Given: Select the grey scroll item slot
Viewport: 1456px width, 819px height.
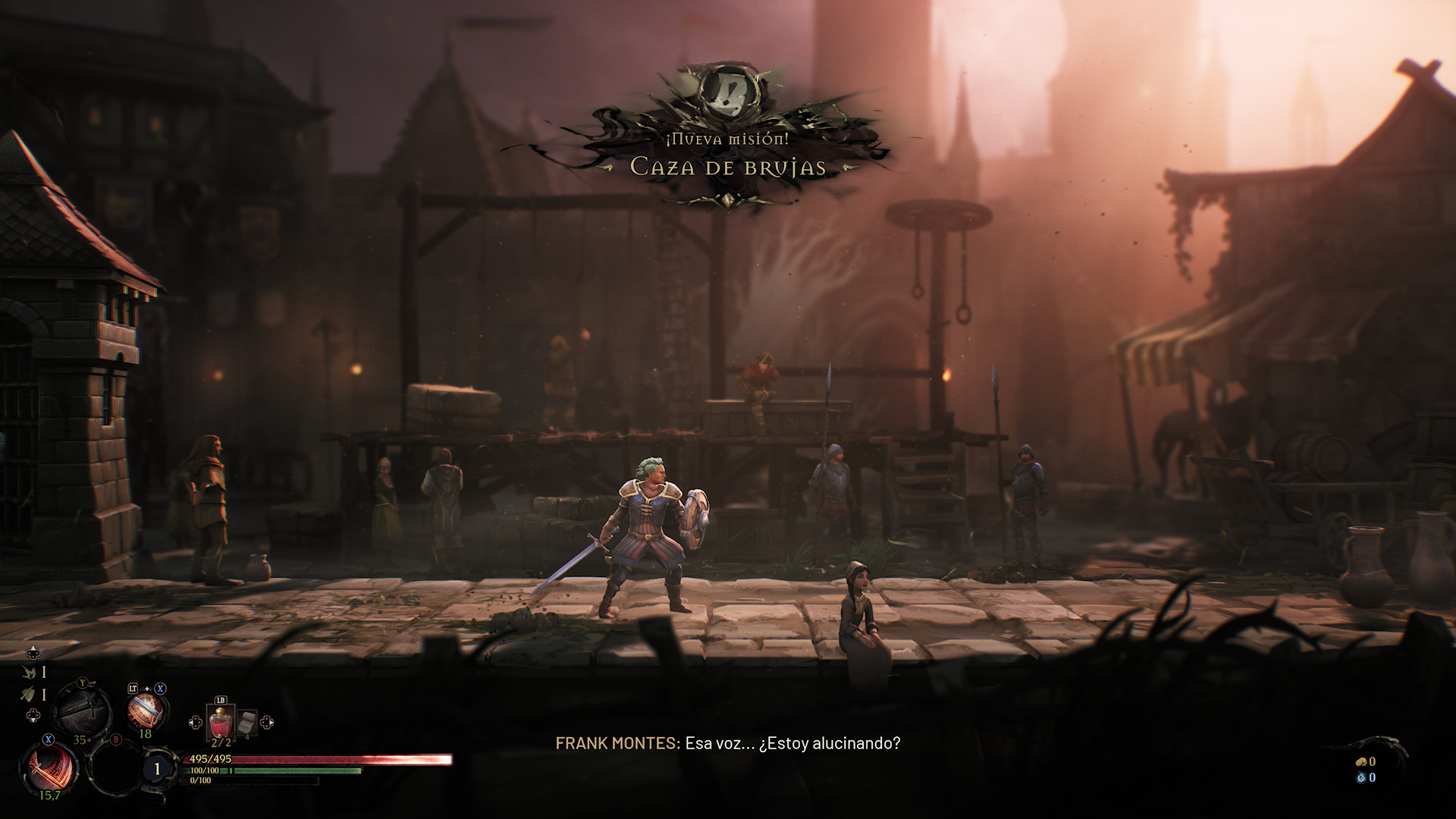Looking at the screenshot, I should click(247, 723).
